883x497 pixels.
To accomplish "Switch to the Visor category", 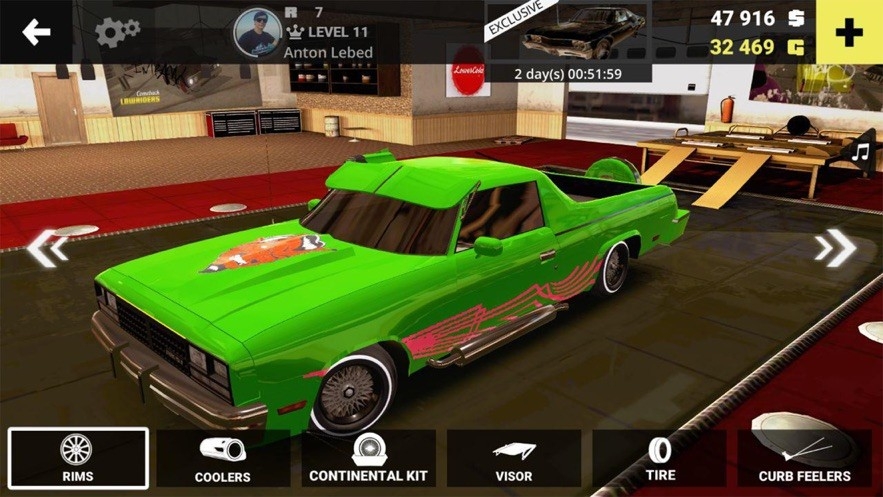I will tap(514, 459).
